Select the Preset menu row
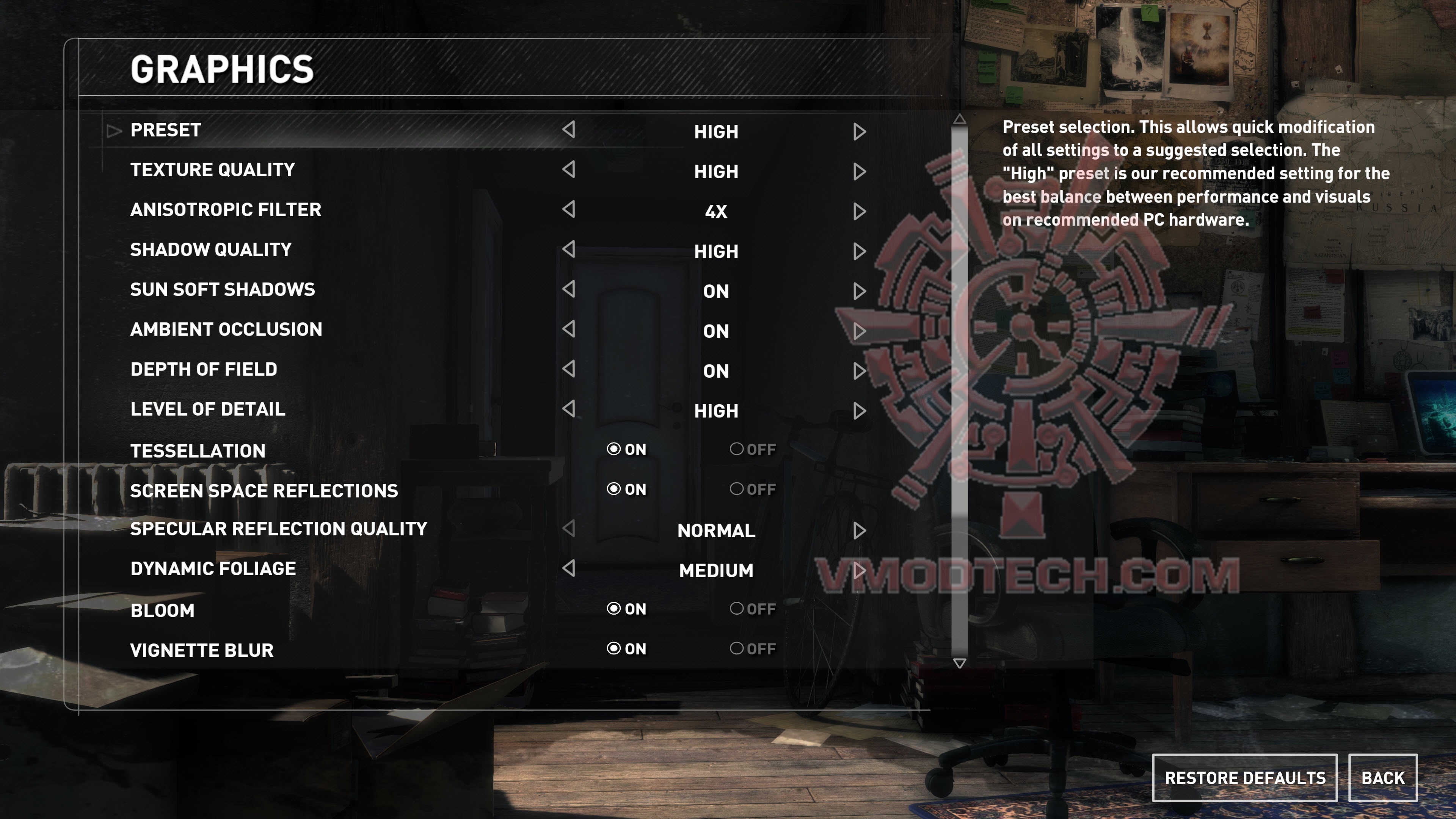The image size is (1456, 819). 166,130
